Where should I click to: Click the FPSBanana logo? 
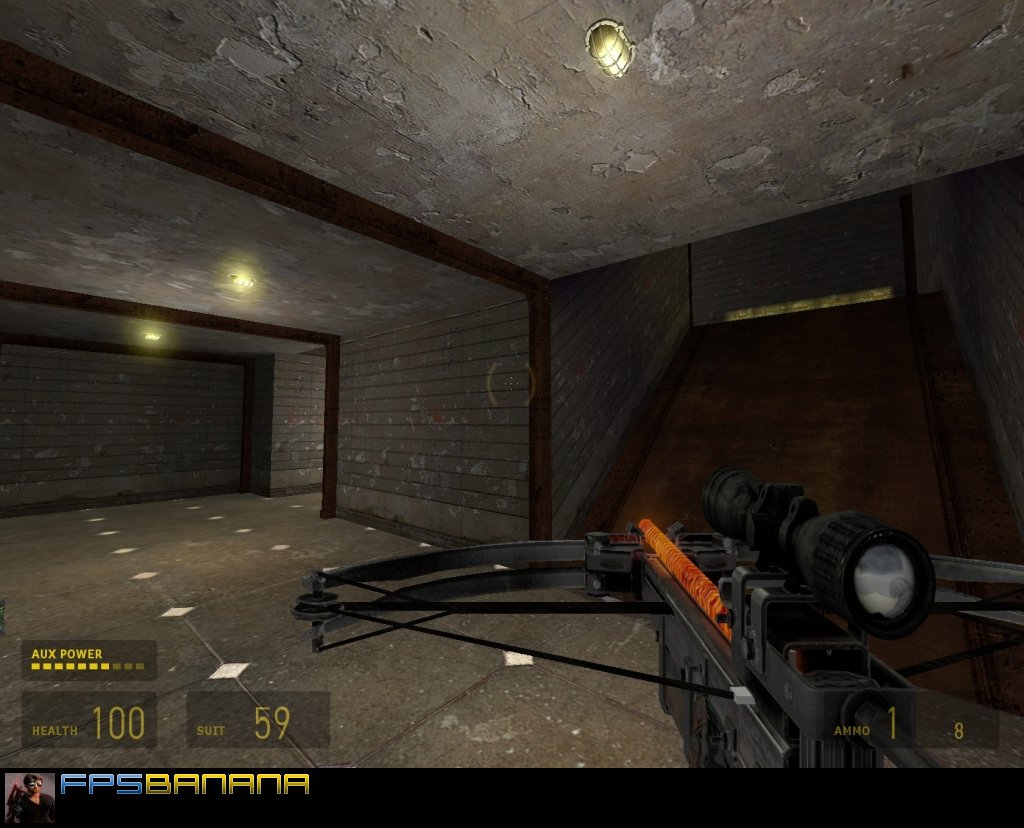tap(185, 784)
